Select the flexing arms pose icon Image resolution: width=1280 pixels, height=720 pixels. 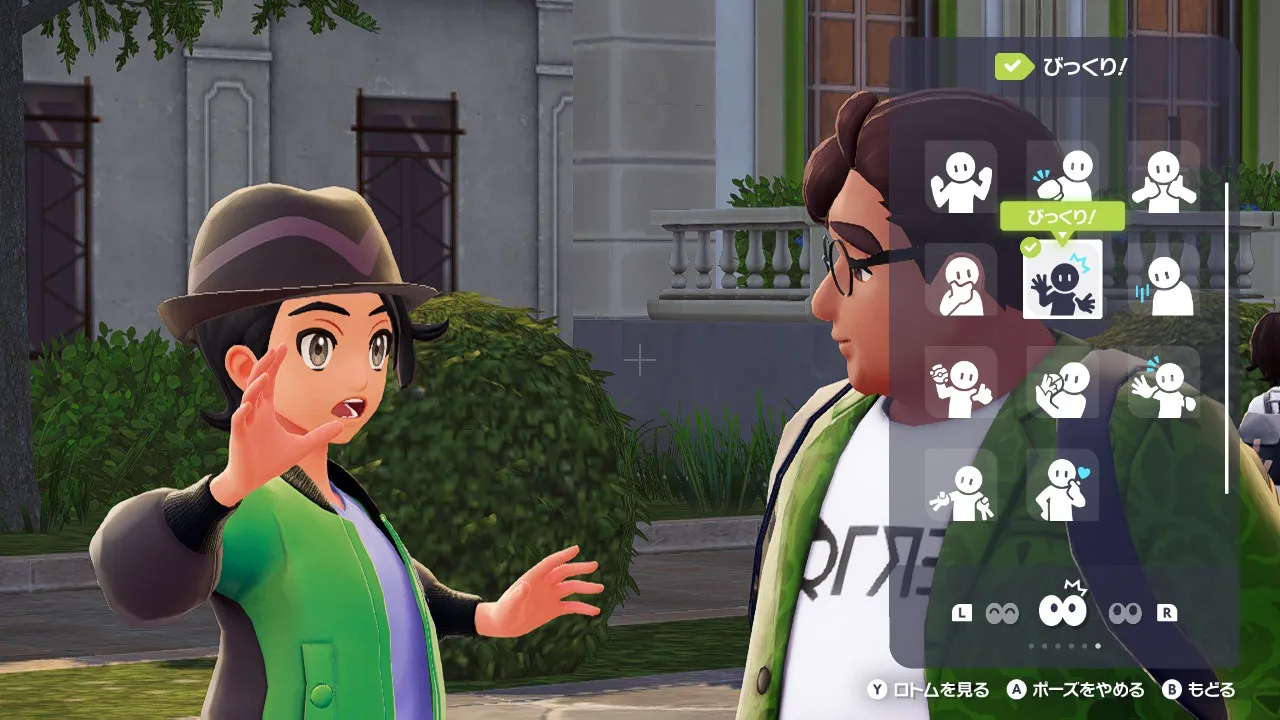click(x=961, y=177)
